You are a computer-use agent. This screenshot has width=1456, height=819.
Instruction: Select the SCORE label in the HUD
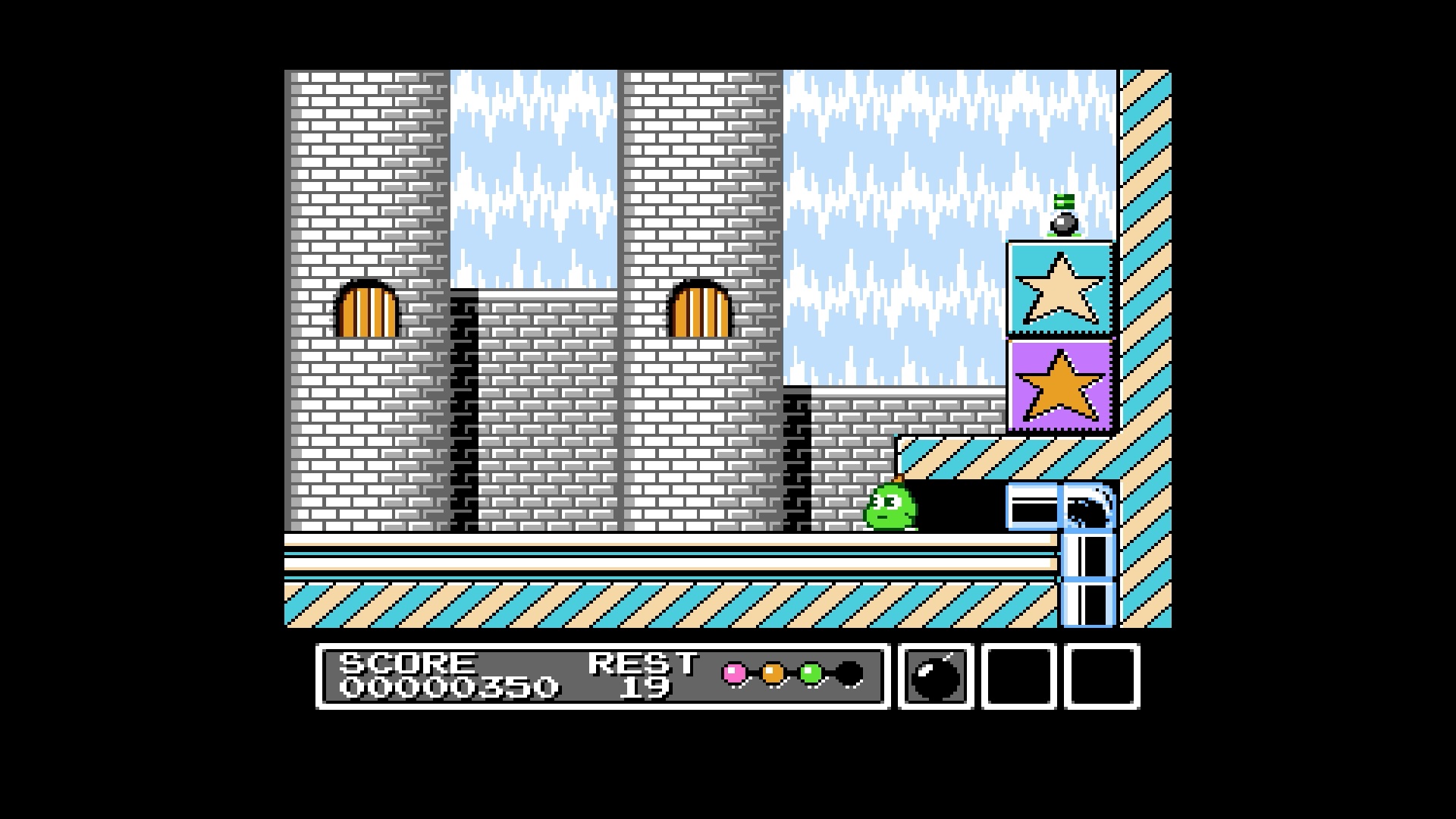[x=406, y=664]
